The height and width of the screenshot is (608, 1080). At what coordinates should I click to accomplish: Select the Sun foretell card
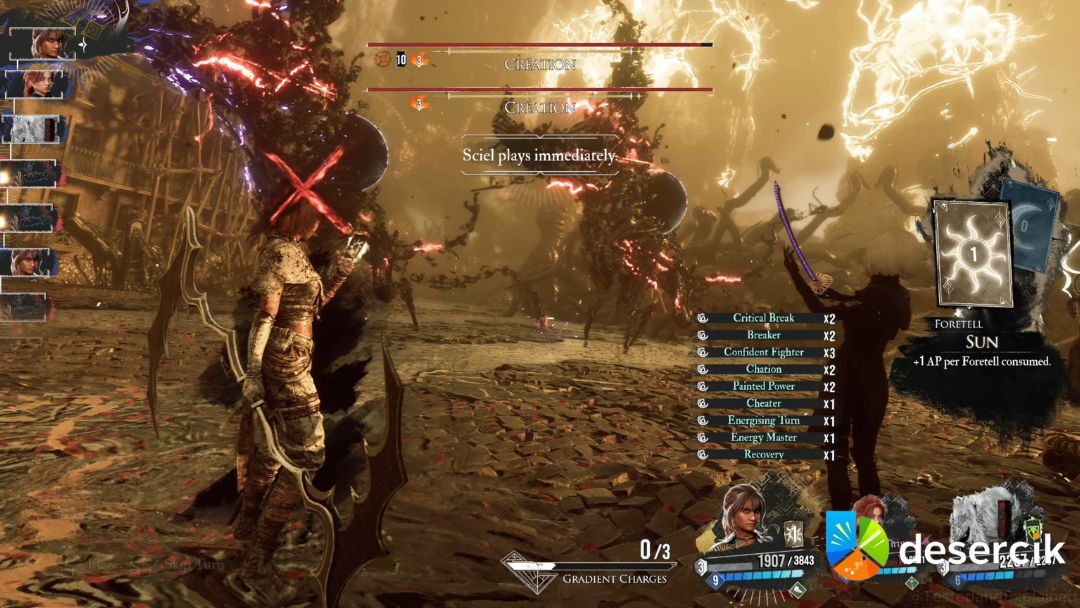pos(973,252)
